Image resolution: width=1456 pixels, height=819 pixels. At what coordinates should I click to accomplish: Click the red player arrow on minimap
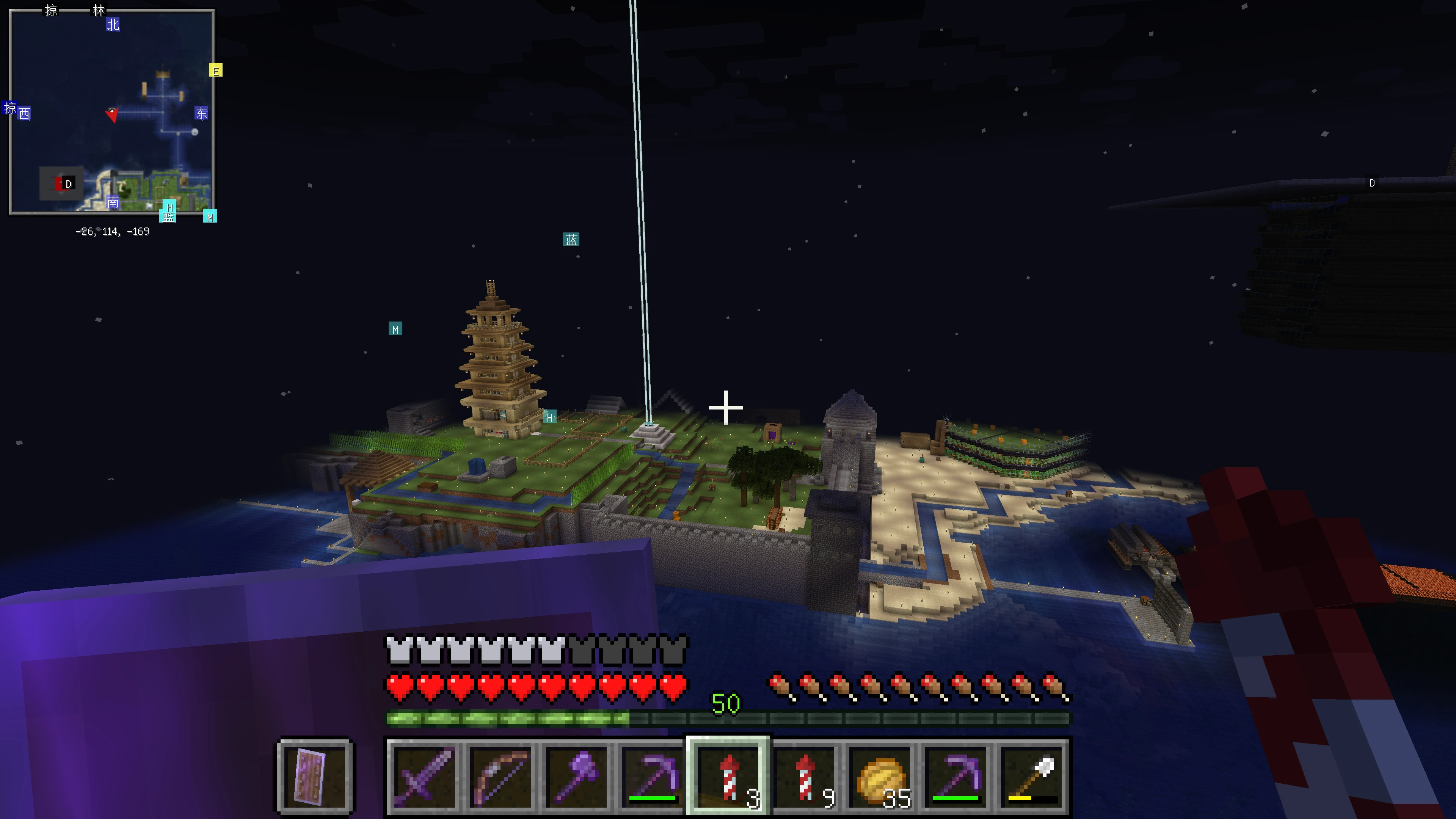click(x=112, y=114)
